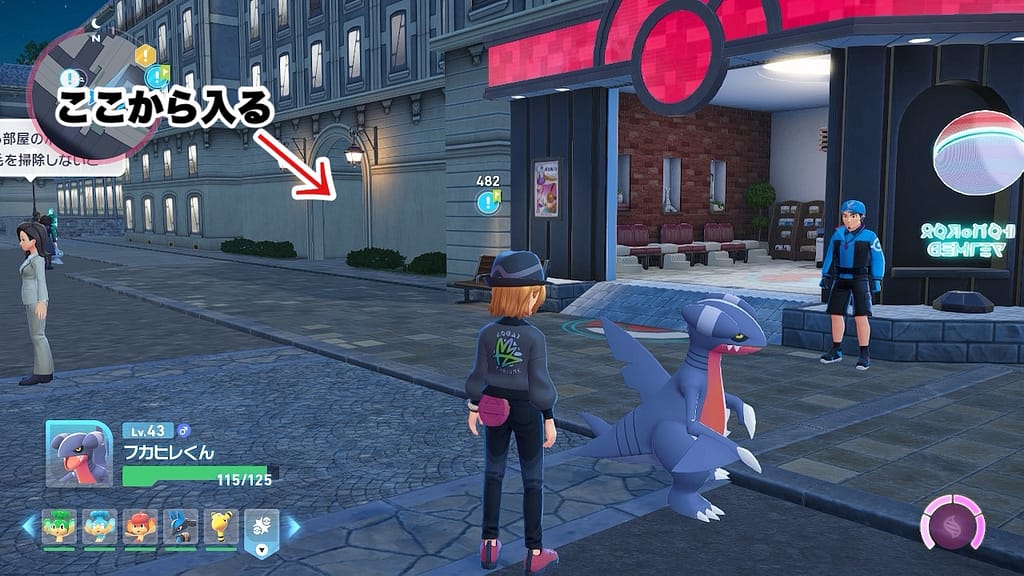This screenshot has width=1024, height=576.
Task: Click the blue 482 distance quest marker
Action: [488, 203]
